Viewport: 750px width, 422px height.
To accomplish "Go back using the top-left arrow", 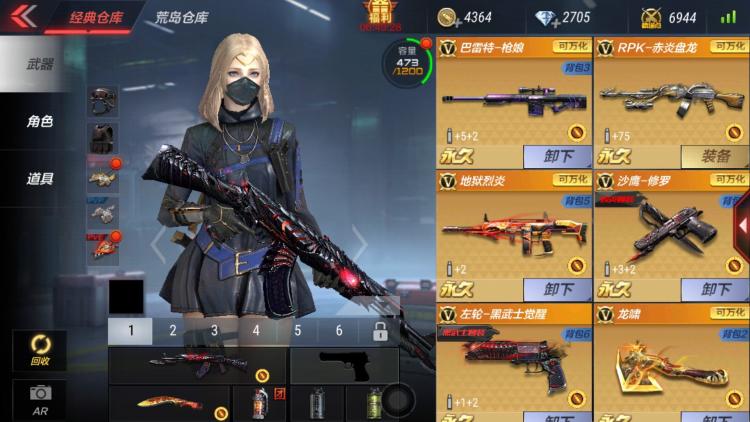I will pos(22,16).
